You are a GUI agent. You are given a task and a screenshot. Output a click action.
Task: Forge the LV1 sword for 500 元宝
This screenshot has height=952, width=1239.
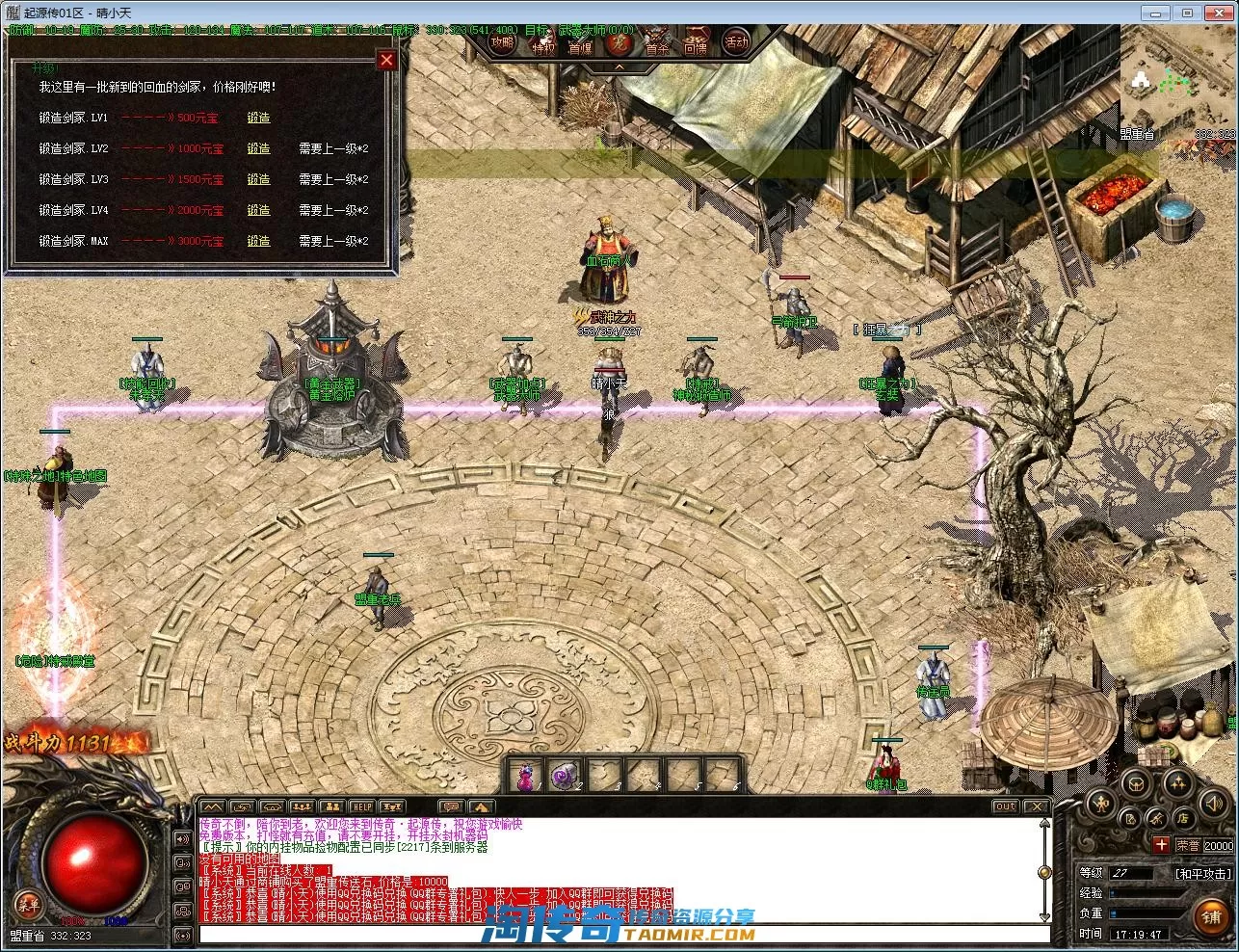[258, 118]
